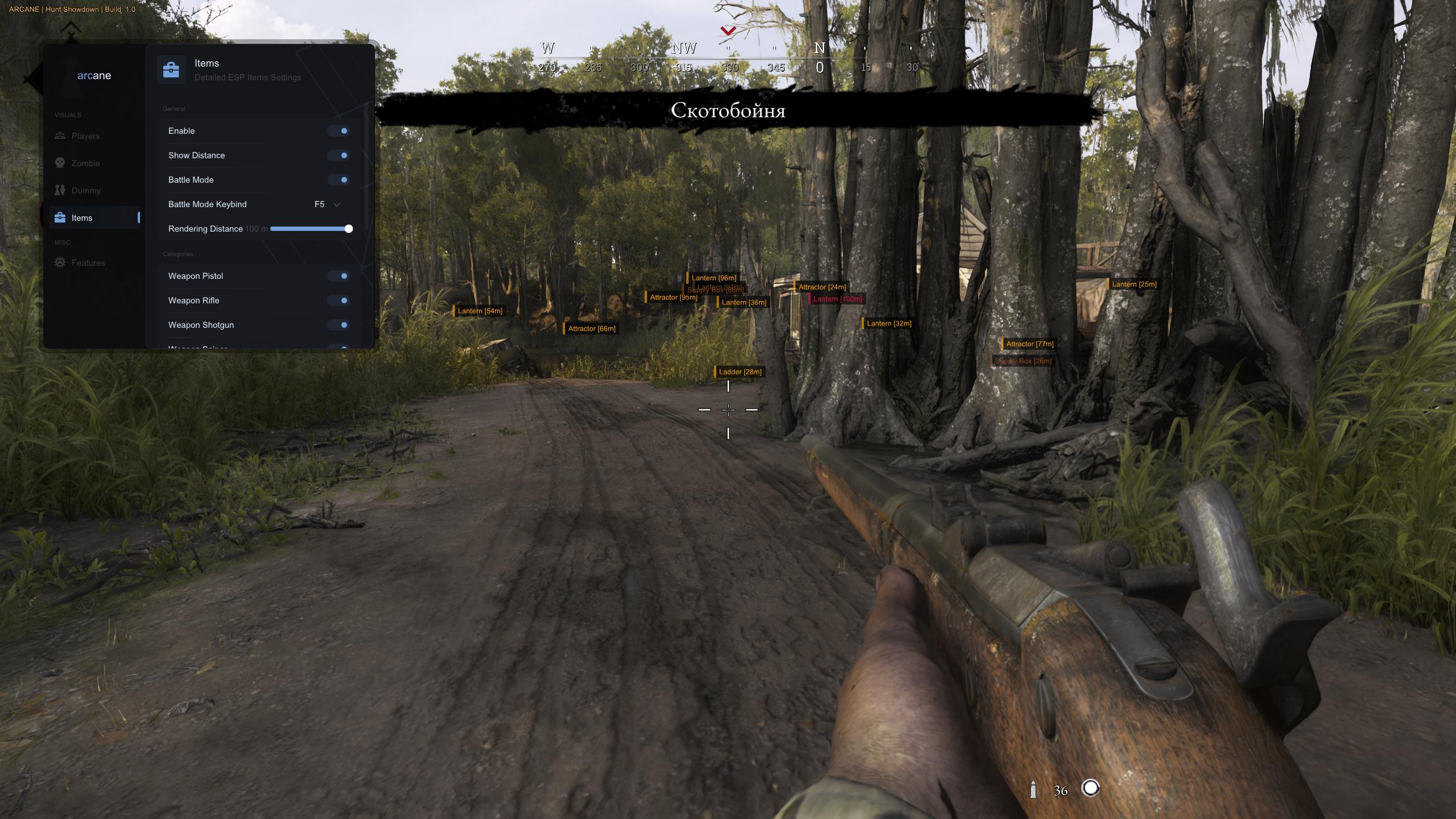Toggle the Weapon Pistol category

339,276
